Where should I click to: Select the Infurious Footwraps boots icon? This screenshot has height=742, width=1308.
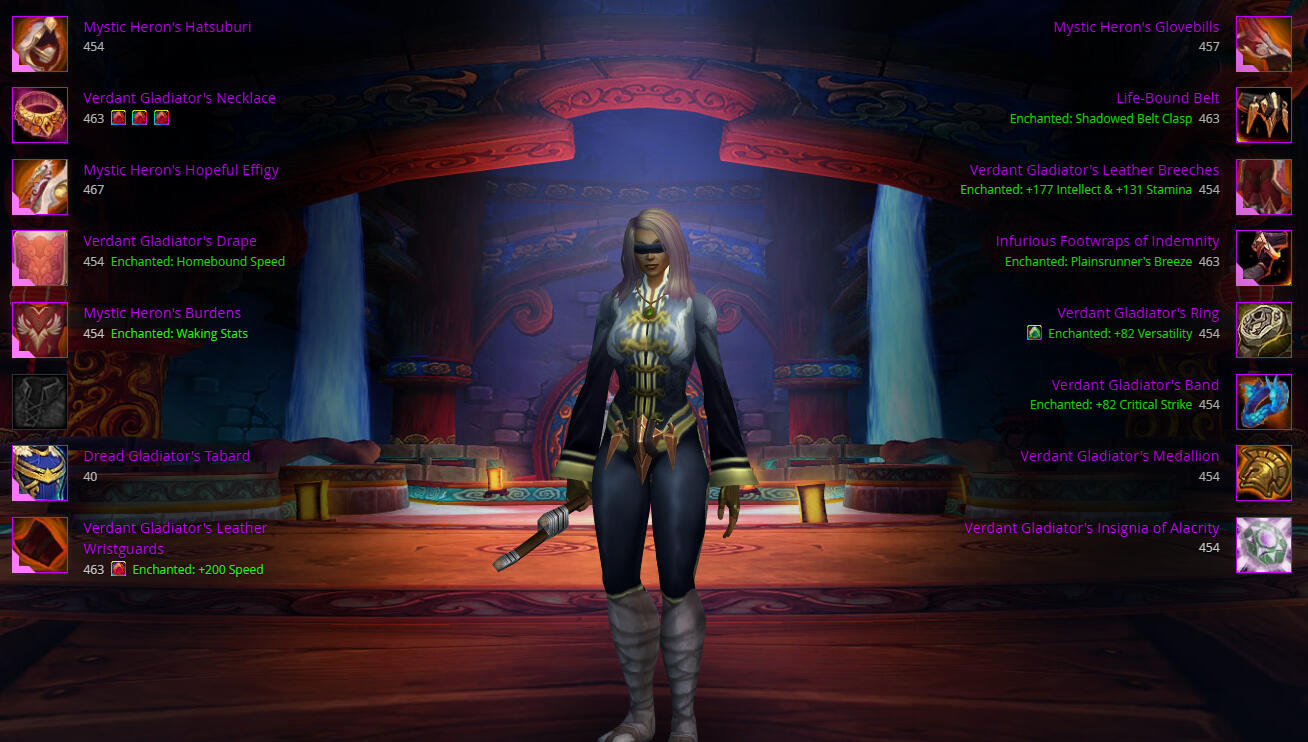click(1264, 258)
